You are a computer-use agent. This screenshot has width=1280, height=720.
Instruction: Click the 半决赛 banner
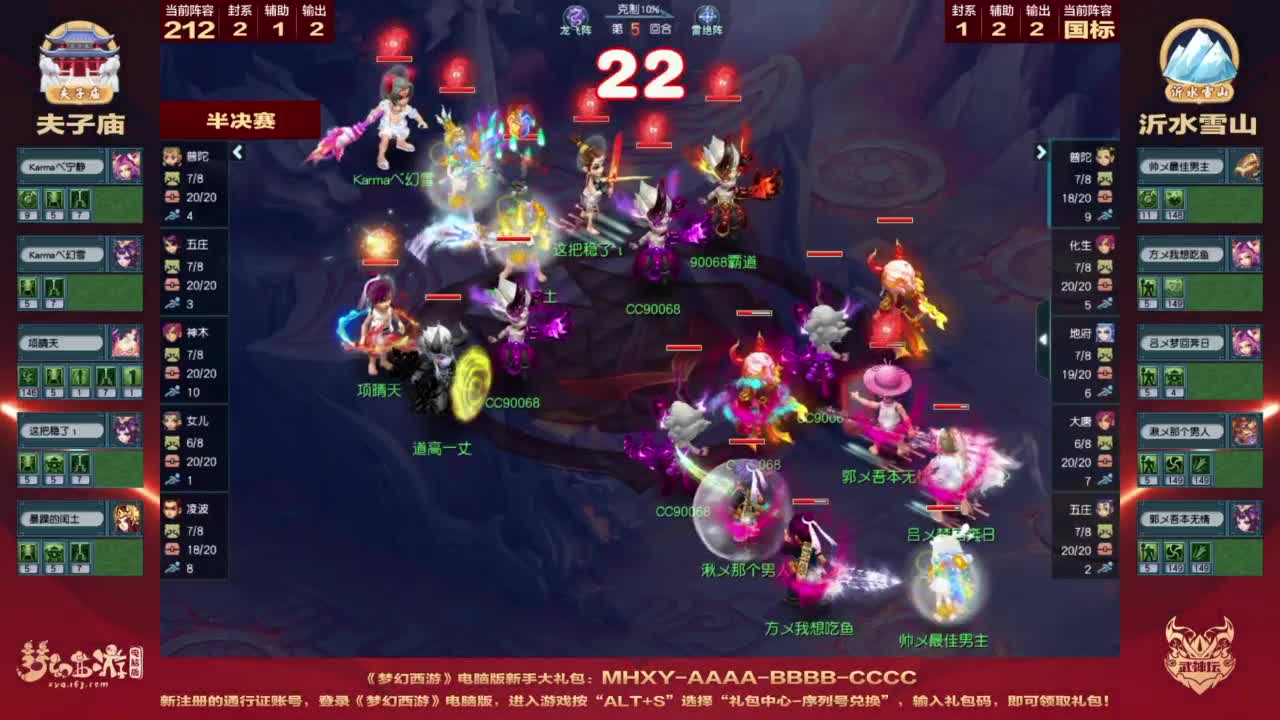[x=240, y=119]
